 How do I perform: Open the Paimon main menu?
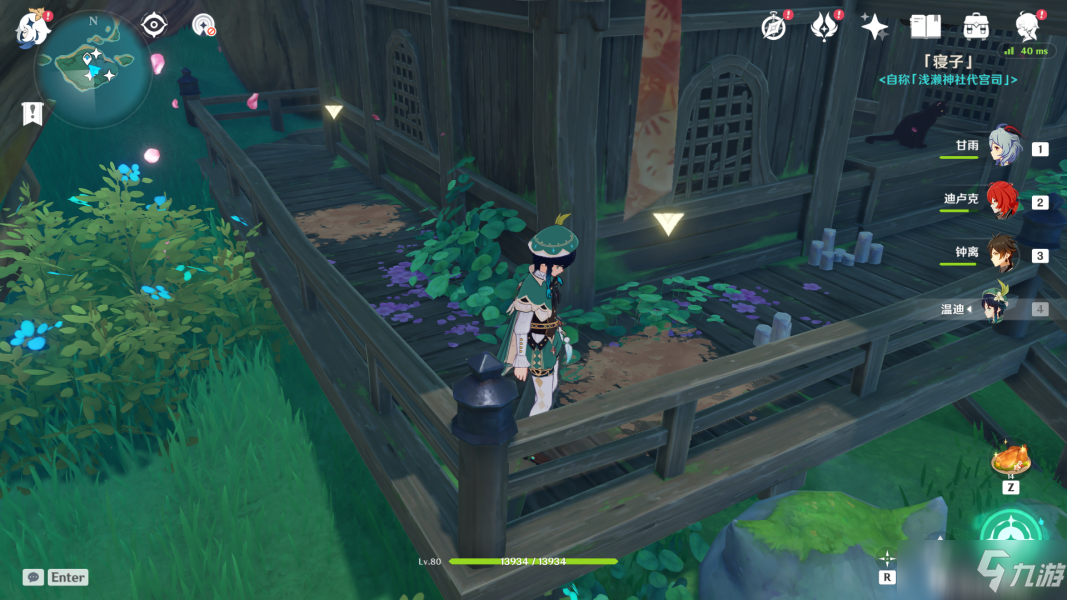(33, 29)
